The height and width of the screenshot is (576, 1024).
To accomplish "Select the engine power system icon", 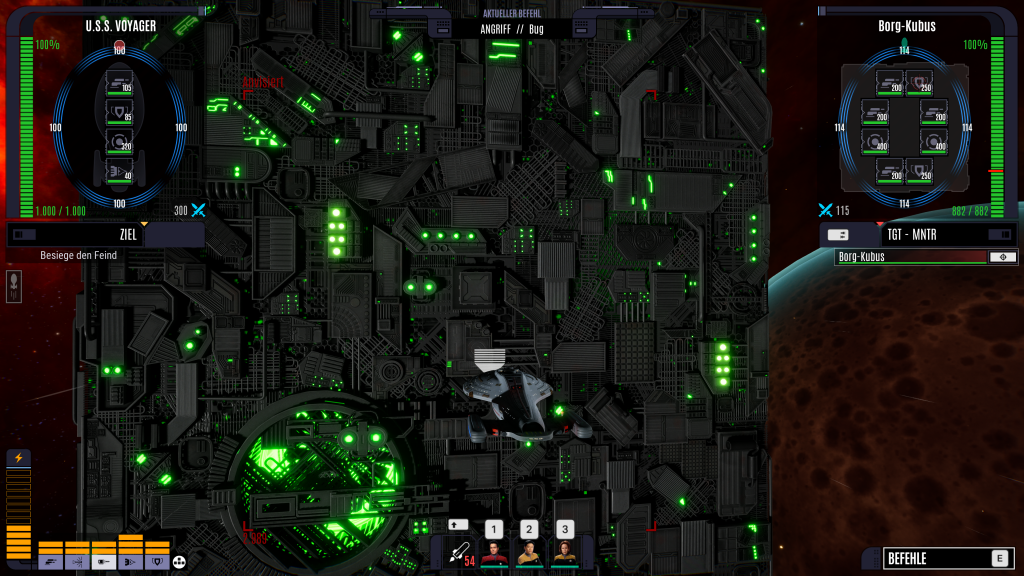I will [x=130, y=563].
